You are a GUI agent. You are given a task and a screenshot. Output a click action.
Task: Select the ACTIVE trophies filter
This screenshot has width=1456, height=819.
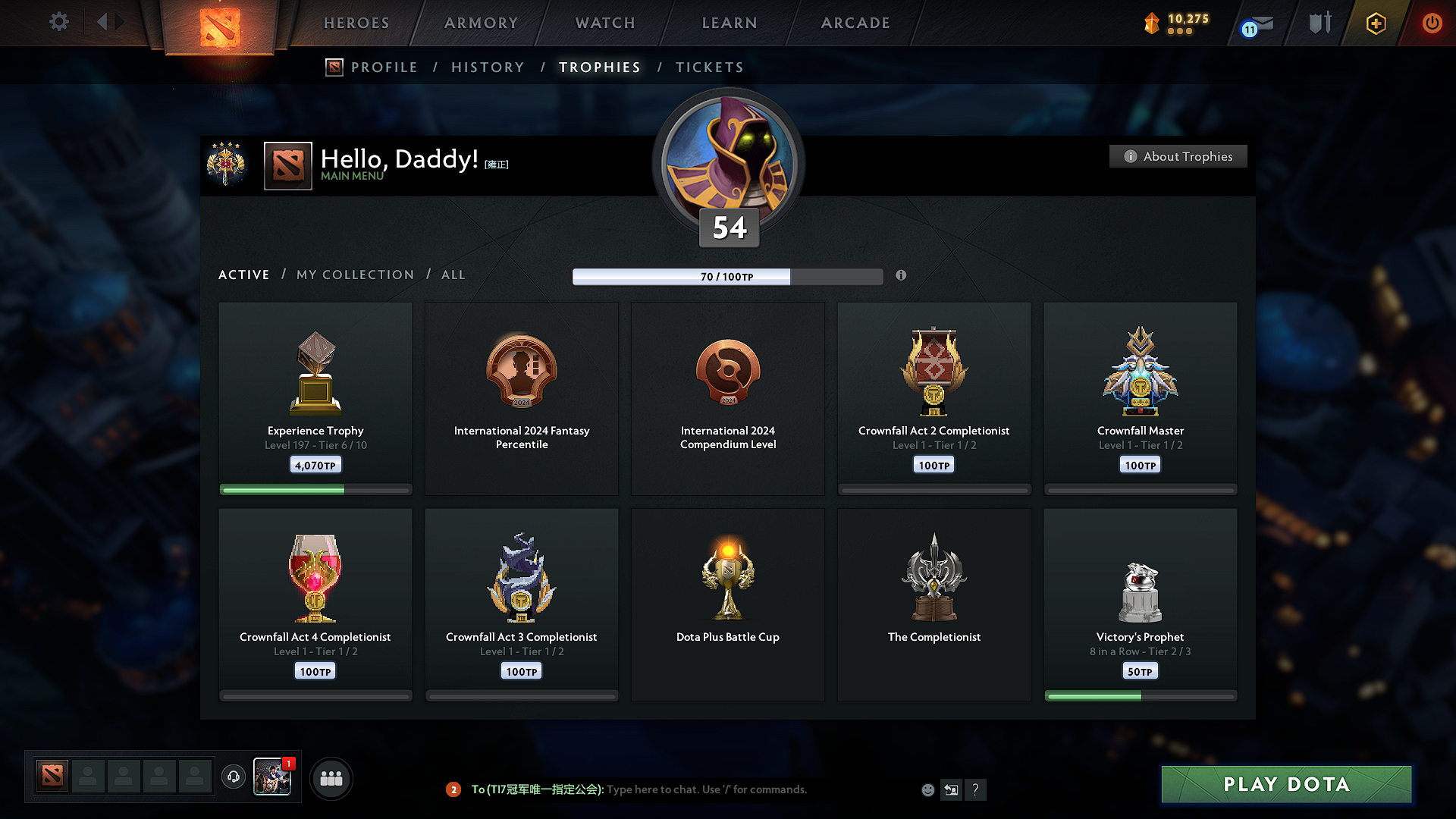tap(243, 275)
